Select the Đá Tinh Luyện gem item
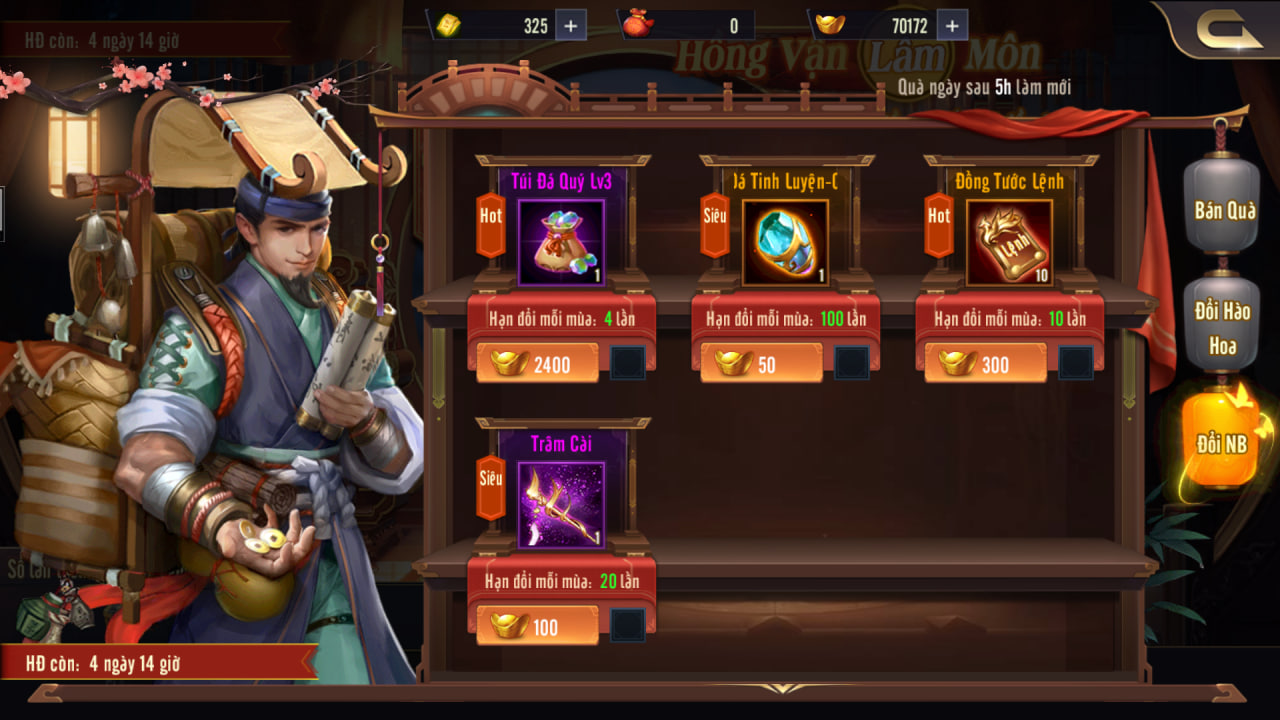 point(785,243)
